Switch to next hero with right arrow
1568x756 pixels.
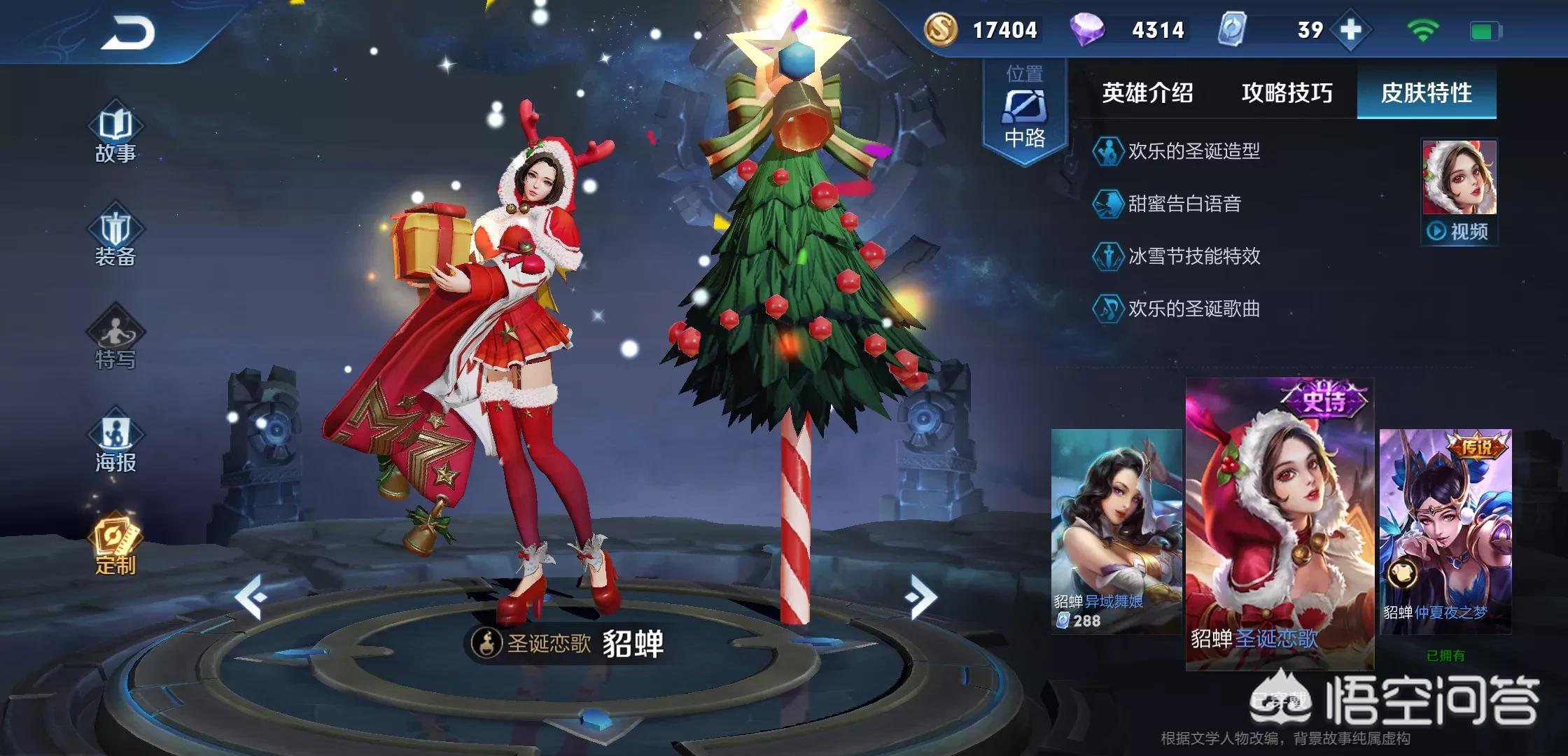tap(920, 596)
